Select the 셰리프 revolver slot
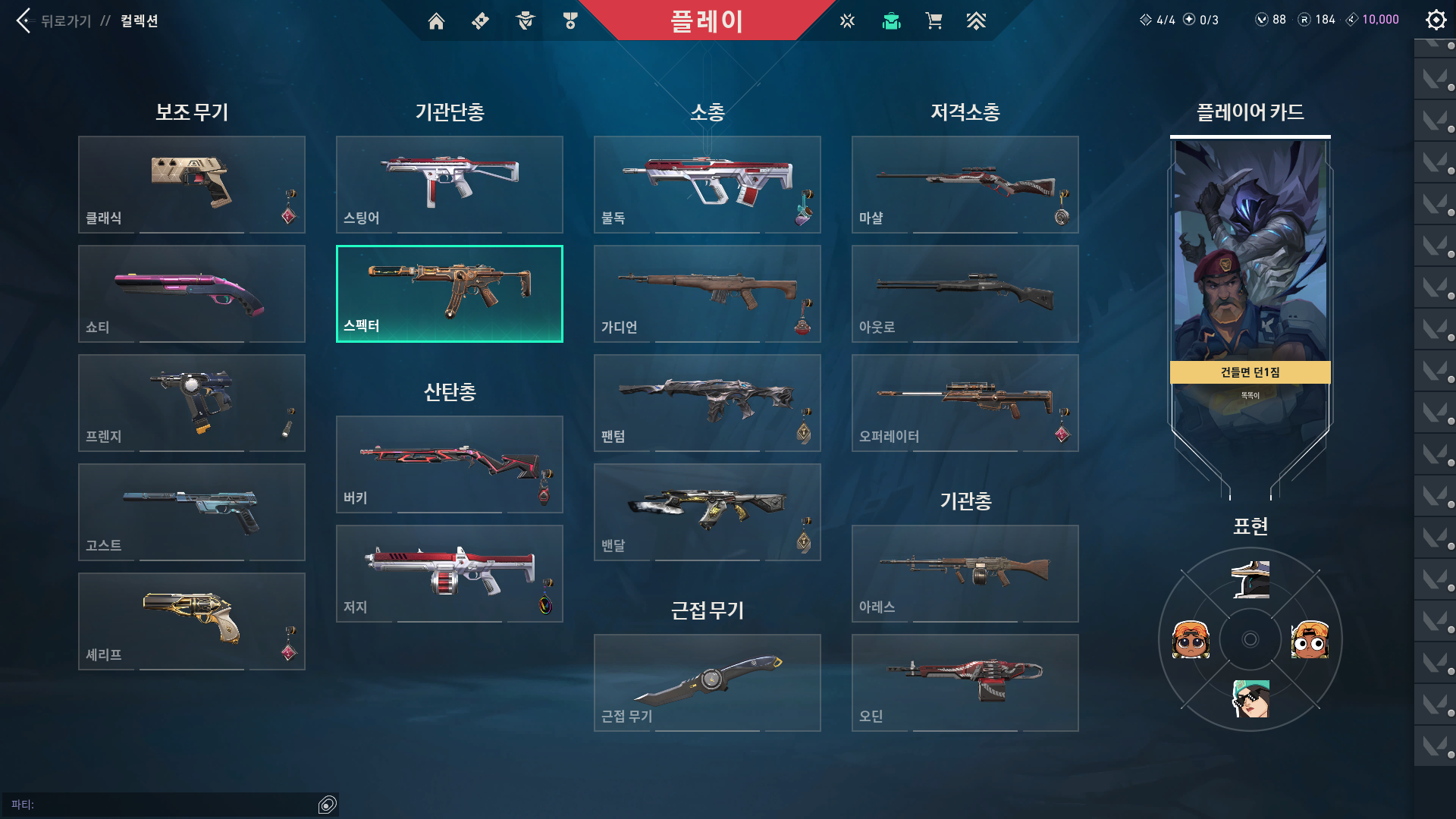This screenshot has width=1456, height=819. [192, 621]
